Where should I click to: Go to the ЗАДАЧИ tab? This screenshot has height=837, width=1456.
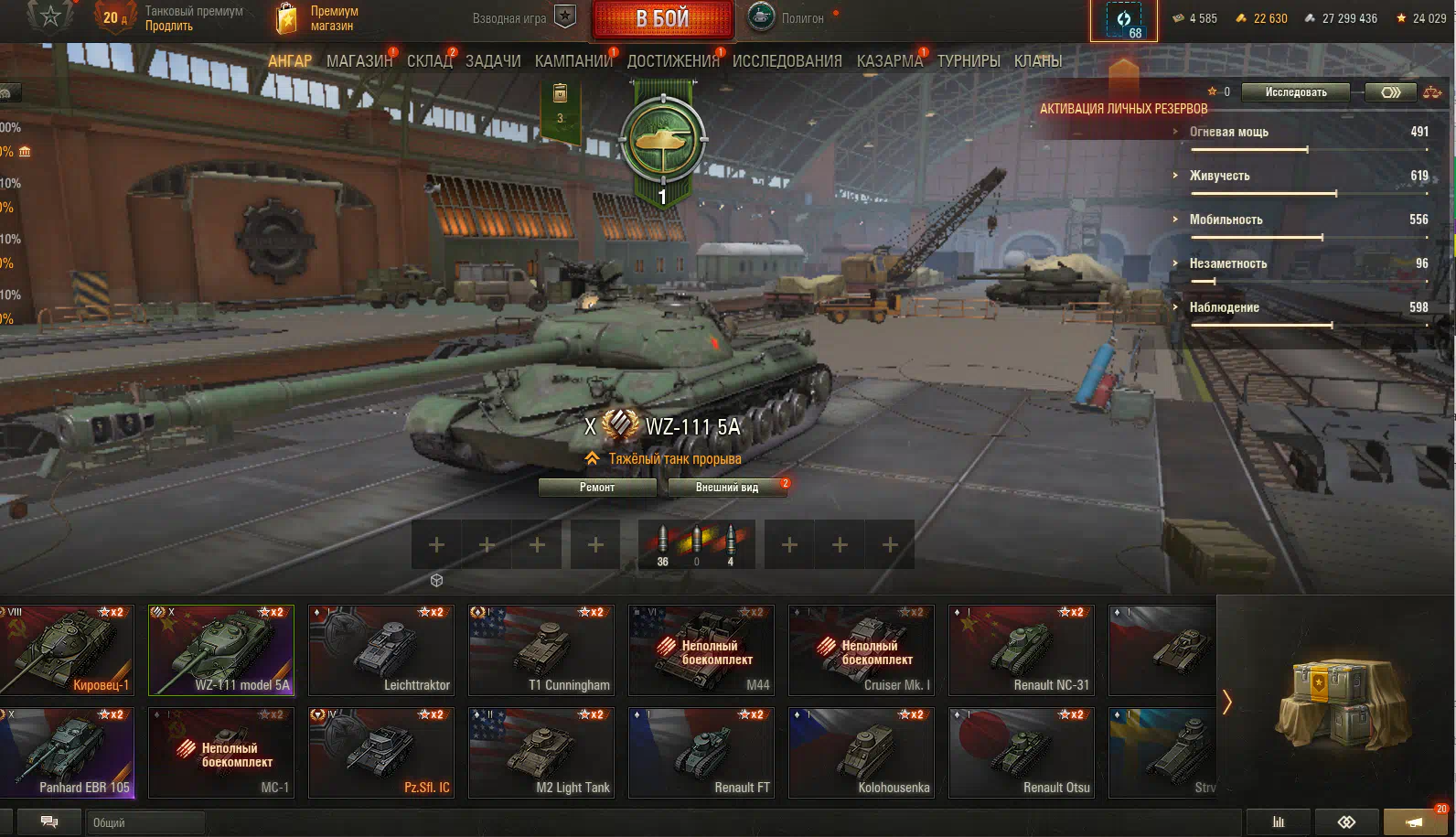click(x=493, y=61)
